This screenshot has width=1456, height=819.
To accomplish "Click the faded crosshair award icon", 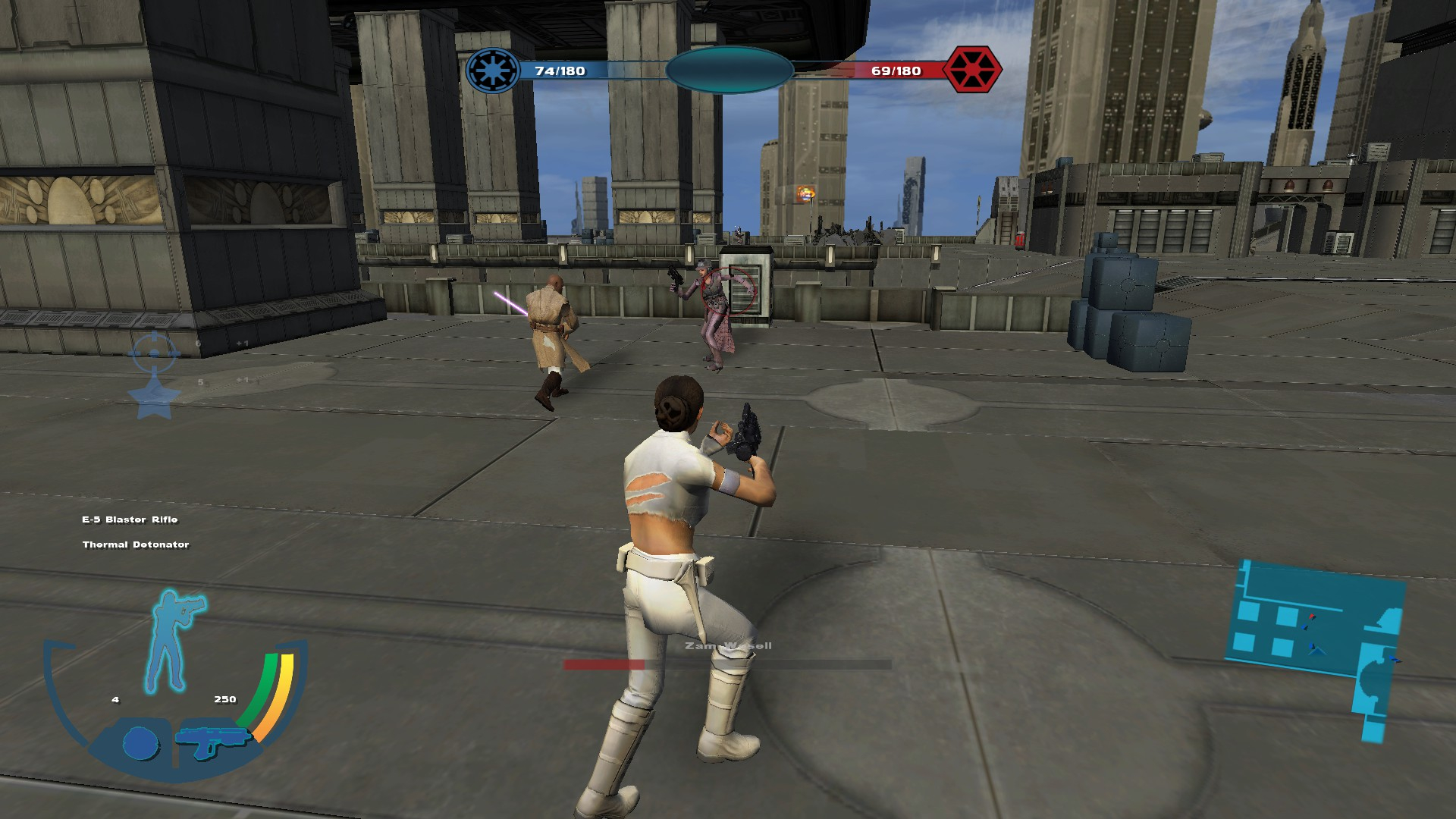I will tap(154, 353).
